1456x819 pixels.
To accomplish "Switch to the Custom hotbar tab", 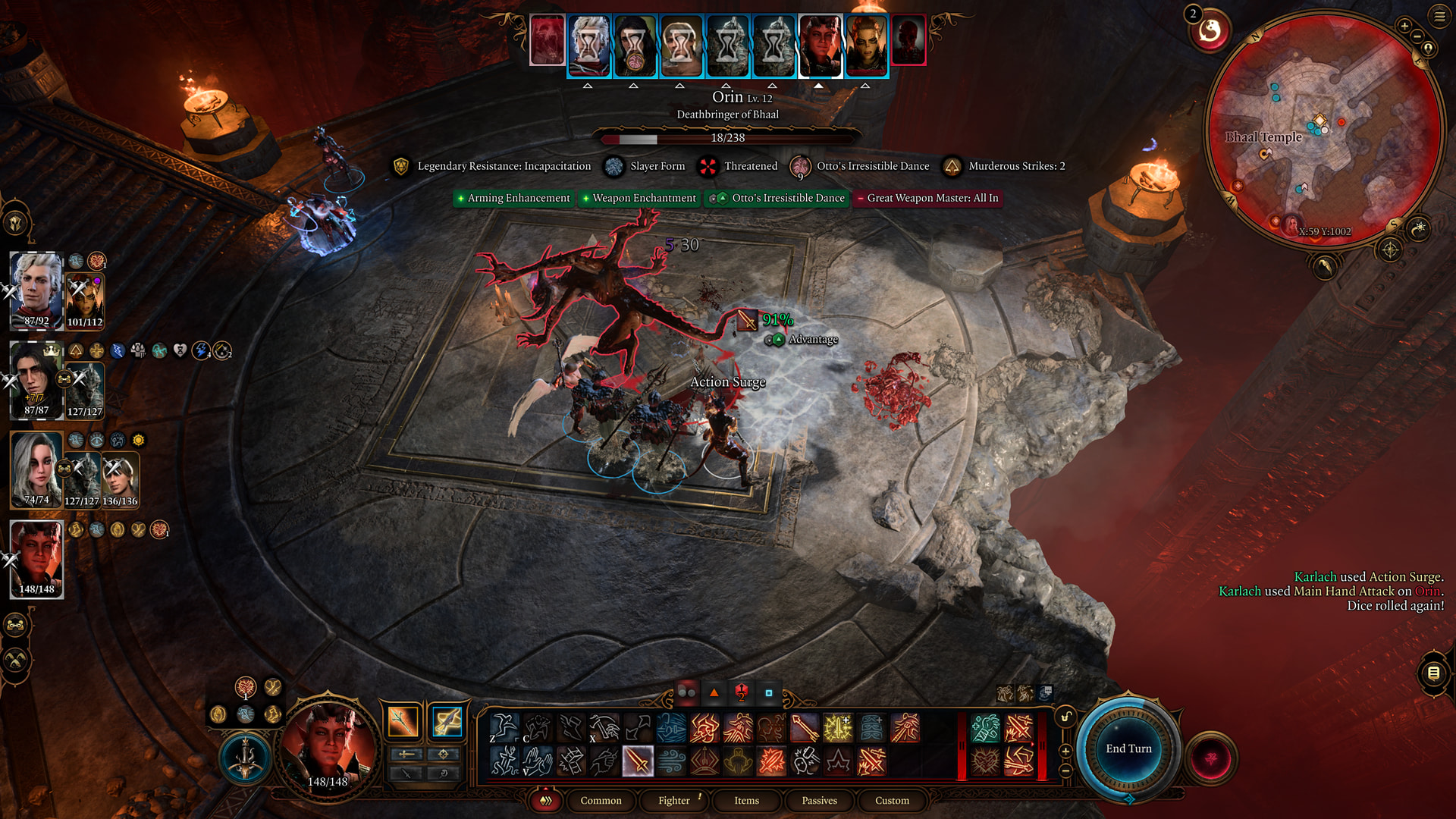I will coord(892,800).
